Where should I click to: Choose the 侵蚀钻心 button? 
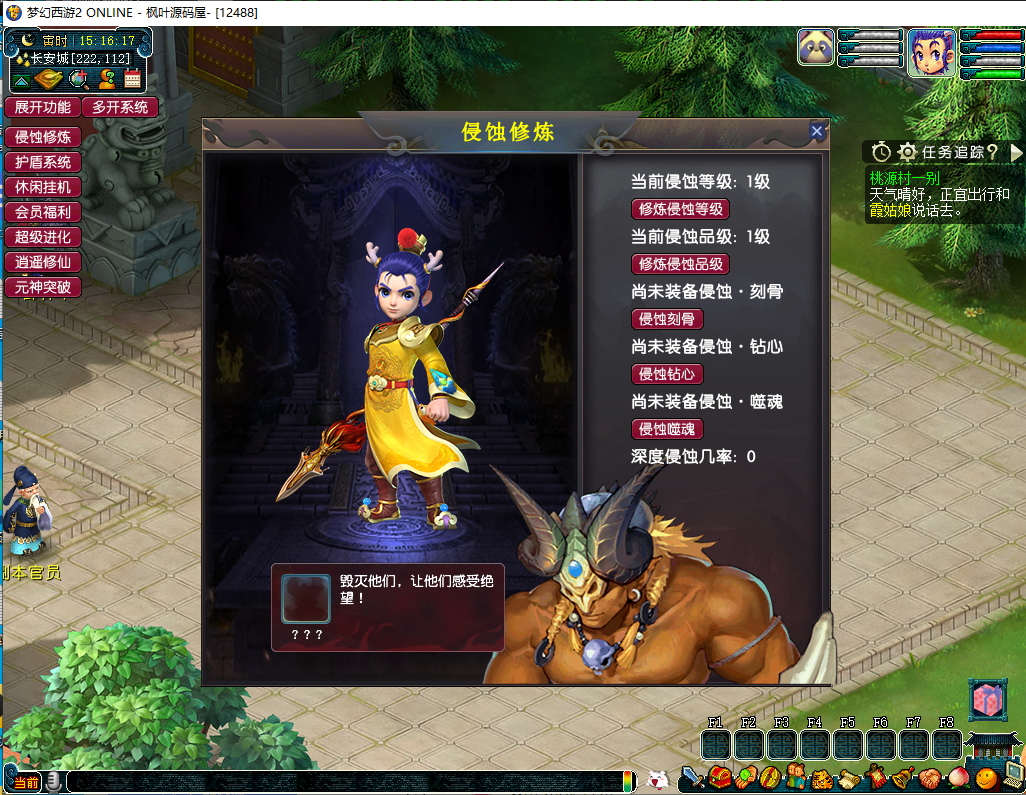(667, 374)
